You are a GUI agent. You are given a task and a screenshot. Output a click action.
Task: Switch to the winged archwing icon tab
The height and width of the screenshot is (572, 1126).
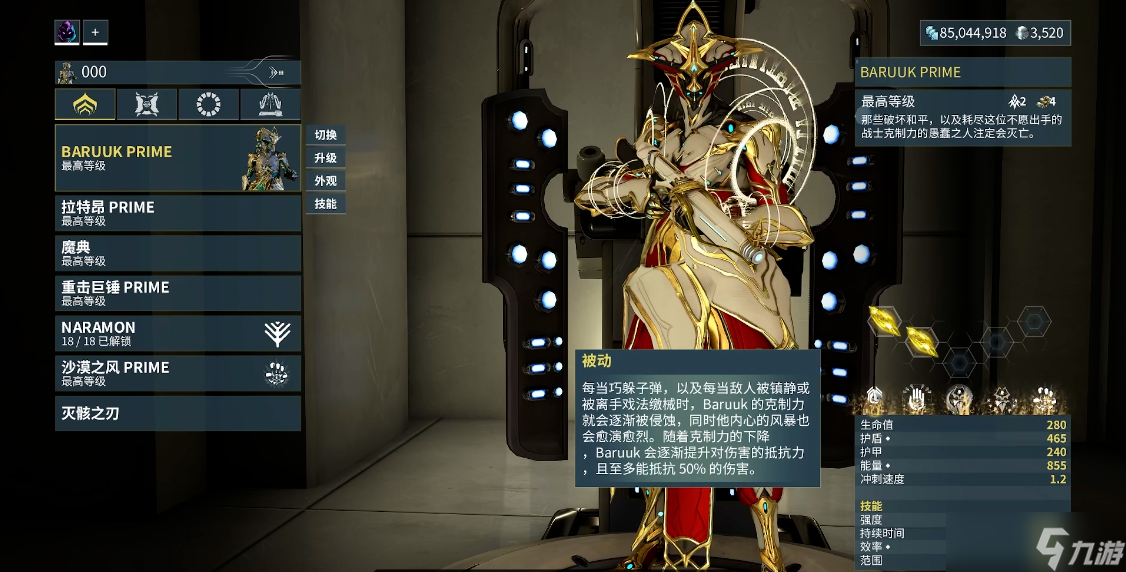click(x=270, y=104)
